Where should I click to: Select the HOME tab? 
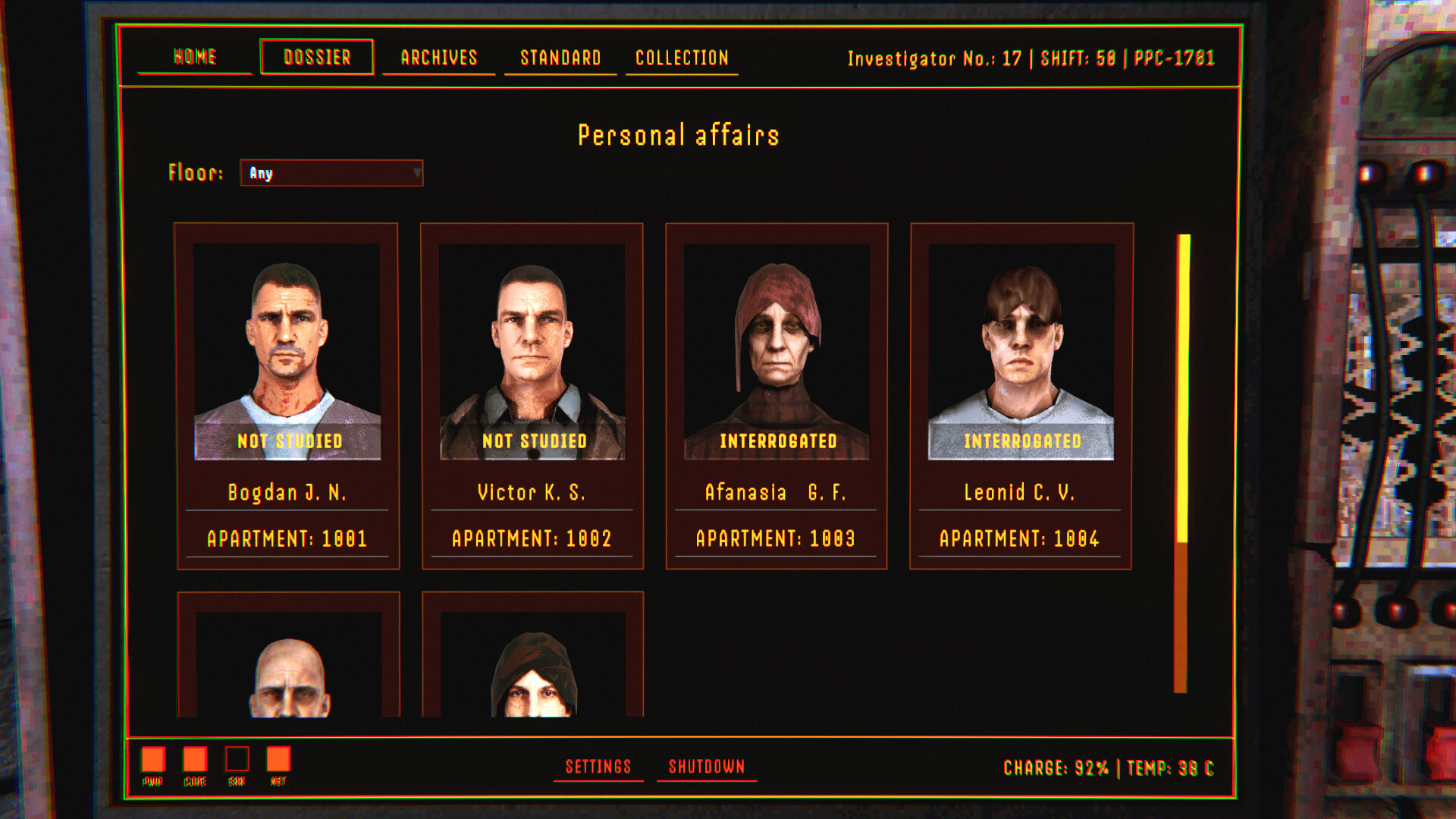point(194,57)
